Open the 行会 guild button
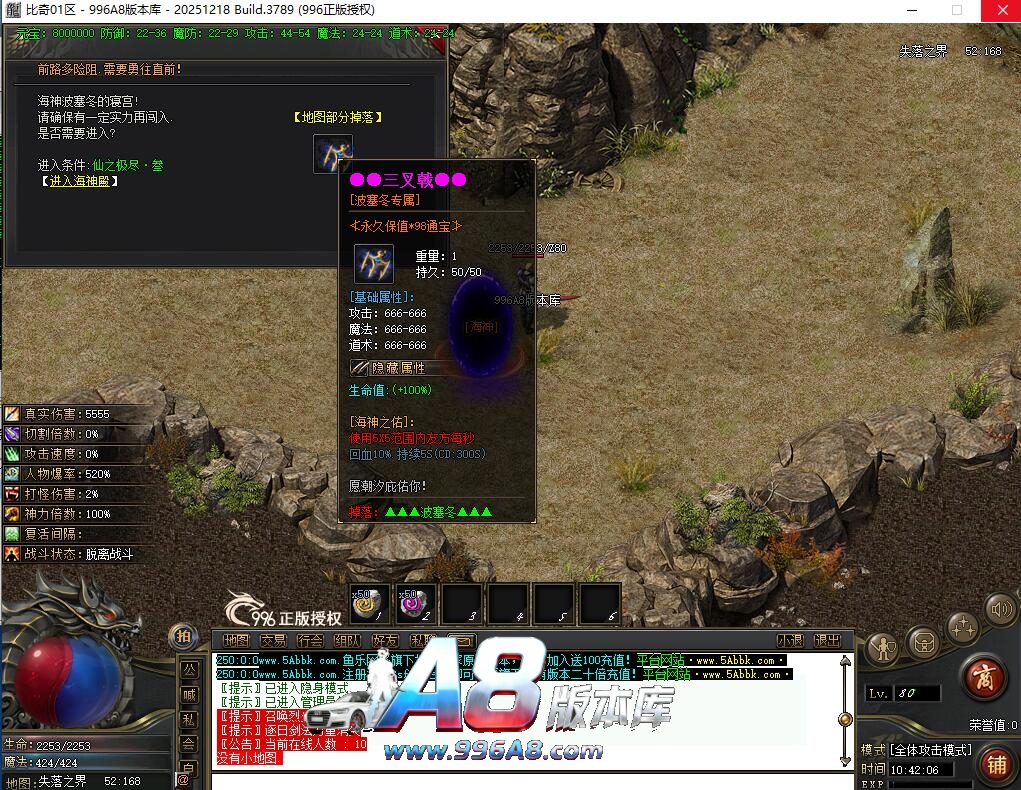Screen dimensions: 1021x790 pos(310,640)
